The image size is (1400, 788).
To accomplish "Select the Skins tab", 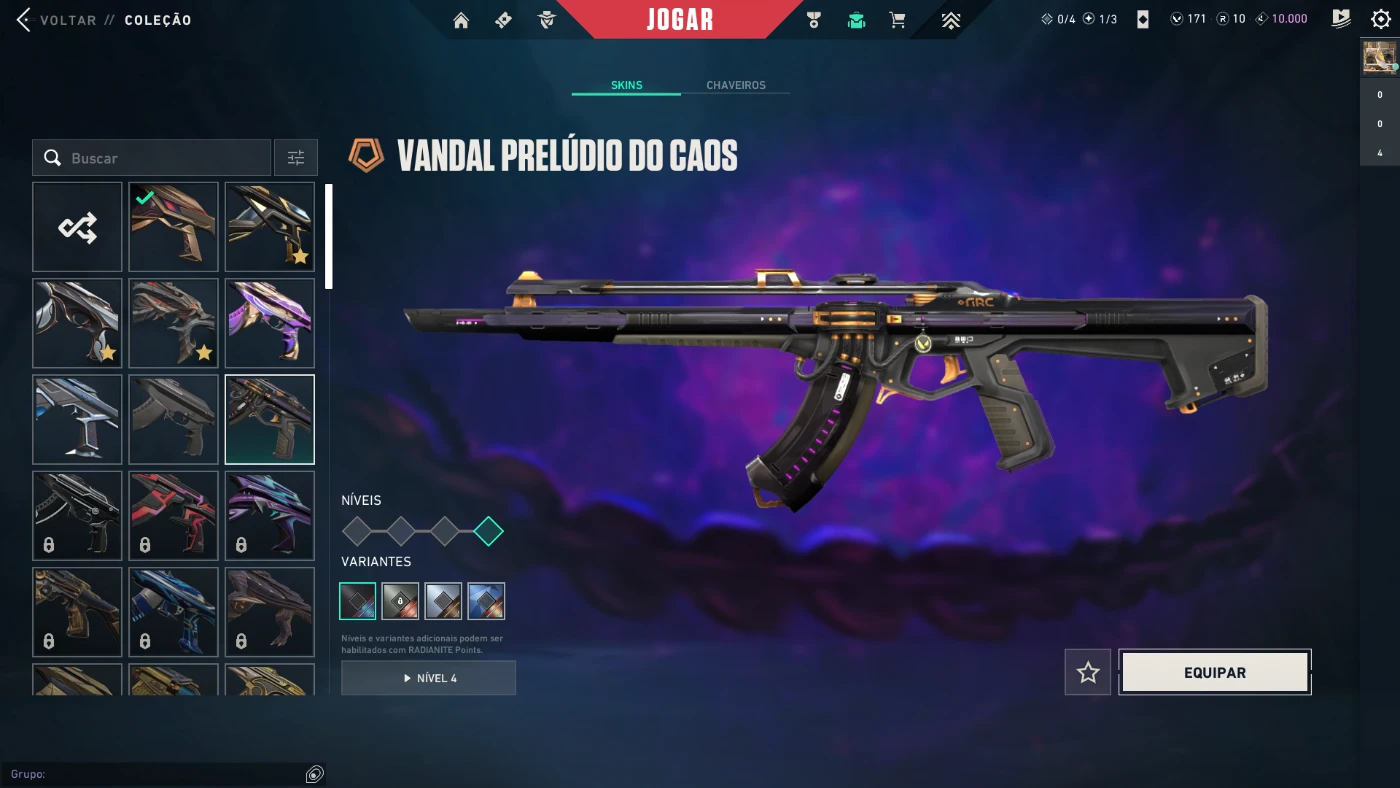I will pos(626,85).
